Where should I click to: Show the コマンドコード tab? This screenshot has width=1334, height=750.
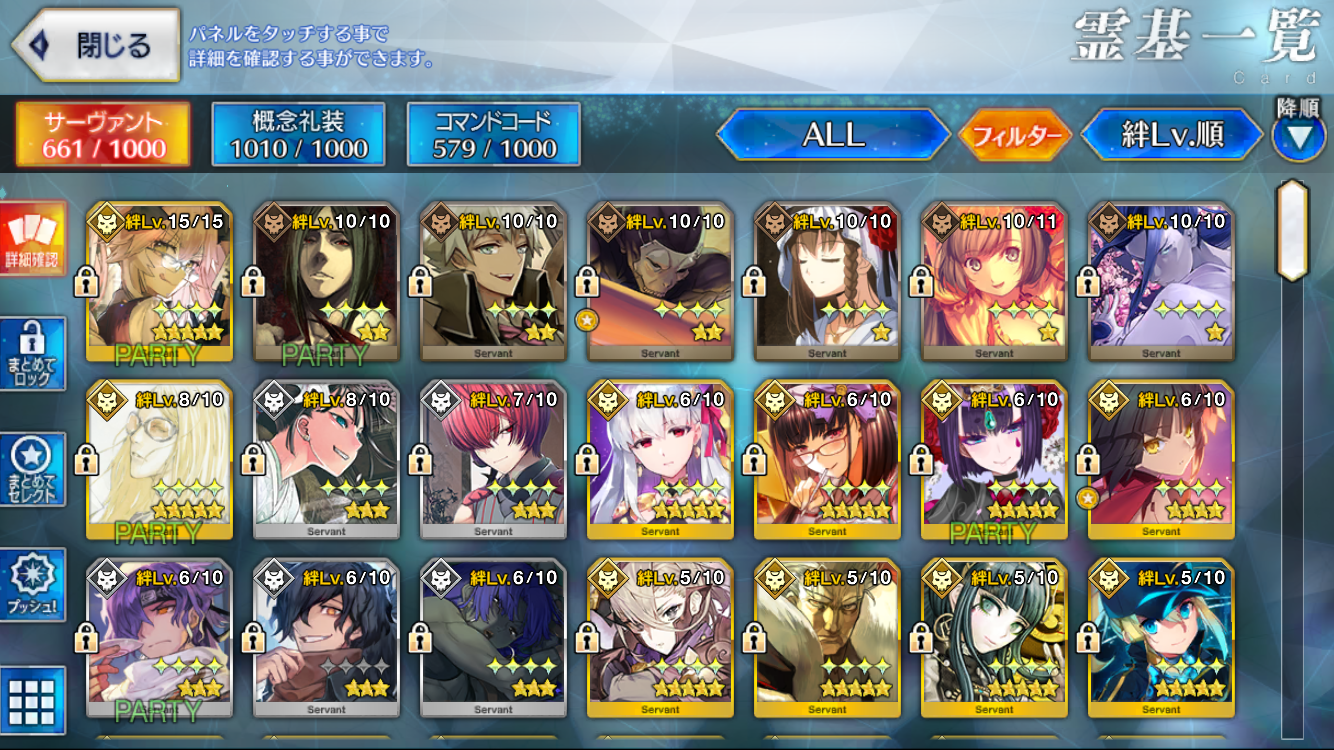coord(494,135)
